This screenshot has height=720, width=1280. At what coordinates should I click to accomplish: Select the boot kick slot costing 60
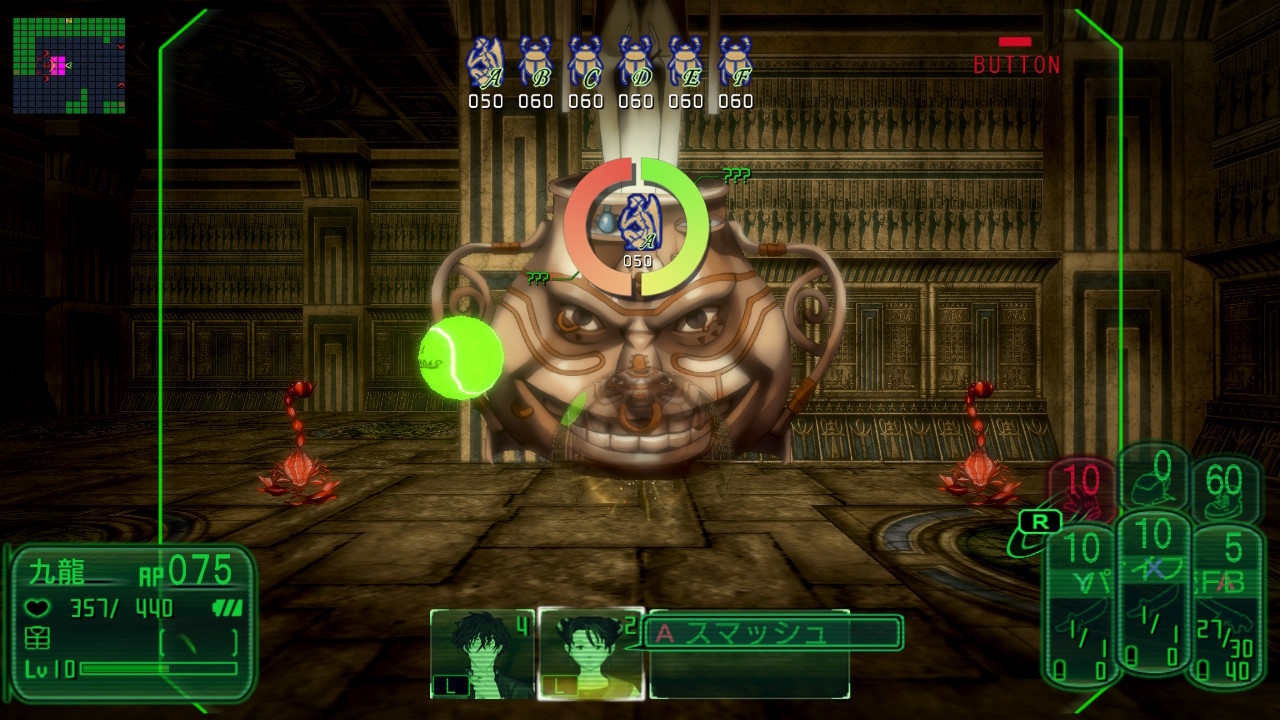(1224, 488)
